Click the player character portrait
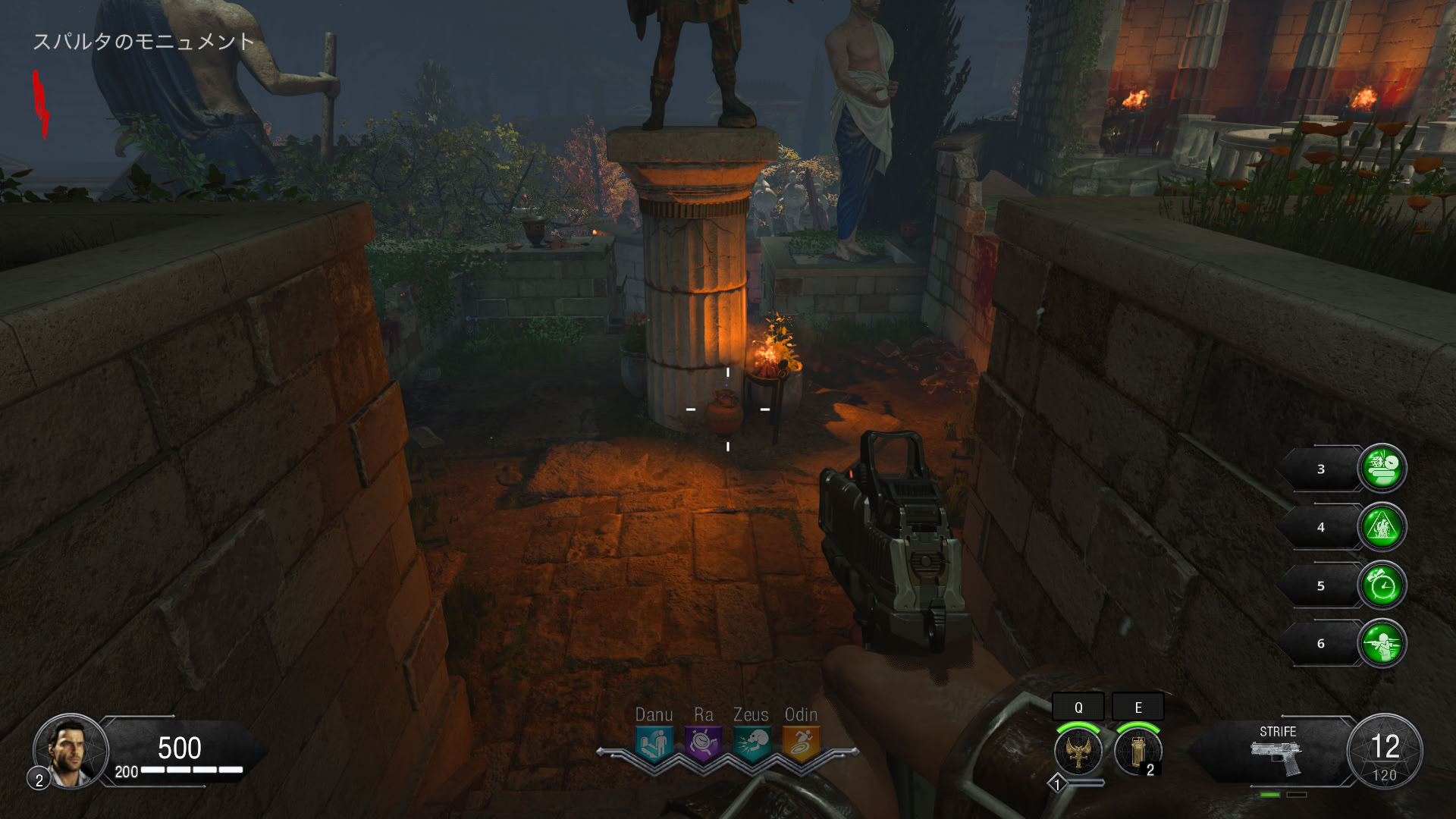 click(x=71, y=751)
